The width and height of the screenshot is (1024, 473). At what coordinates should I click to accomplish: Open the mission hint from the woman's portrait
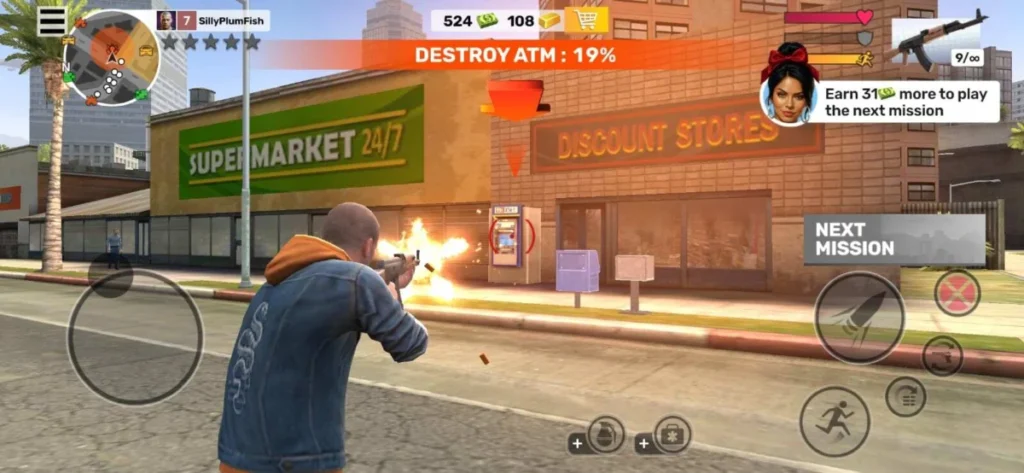click(789, 97)
